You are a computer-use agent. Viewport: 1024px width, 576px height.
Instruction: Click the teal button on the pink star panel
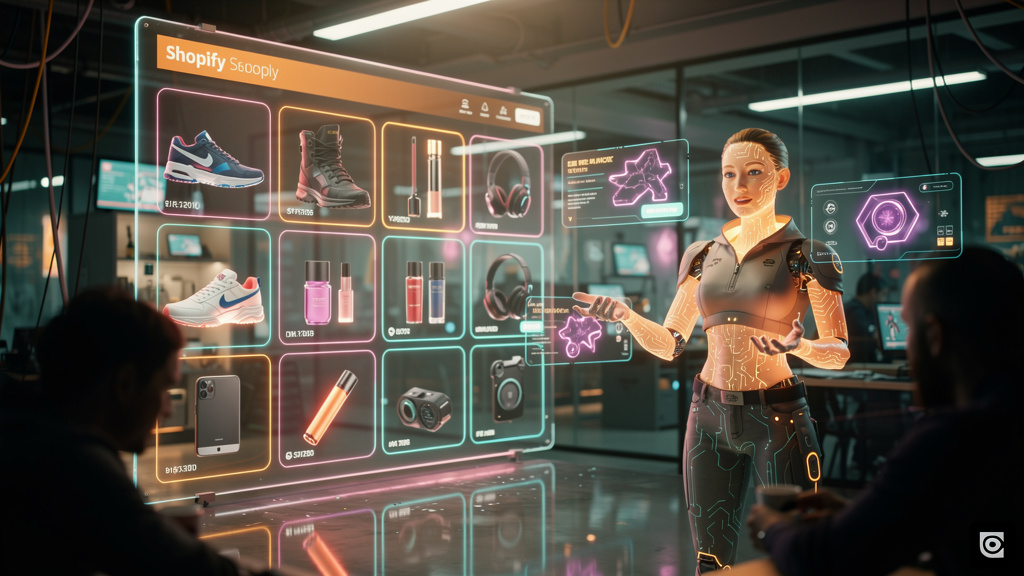pyautogui.click(x=661, y=210)
